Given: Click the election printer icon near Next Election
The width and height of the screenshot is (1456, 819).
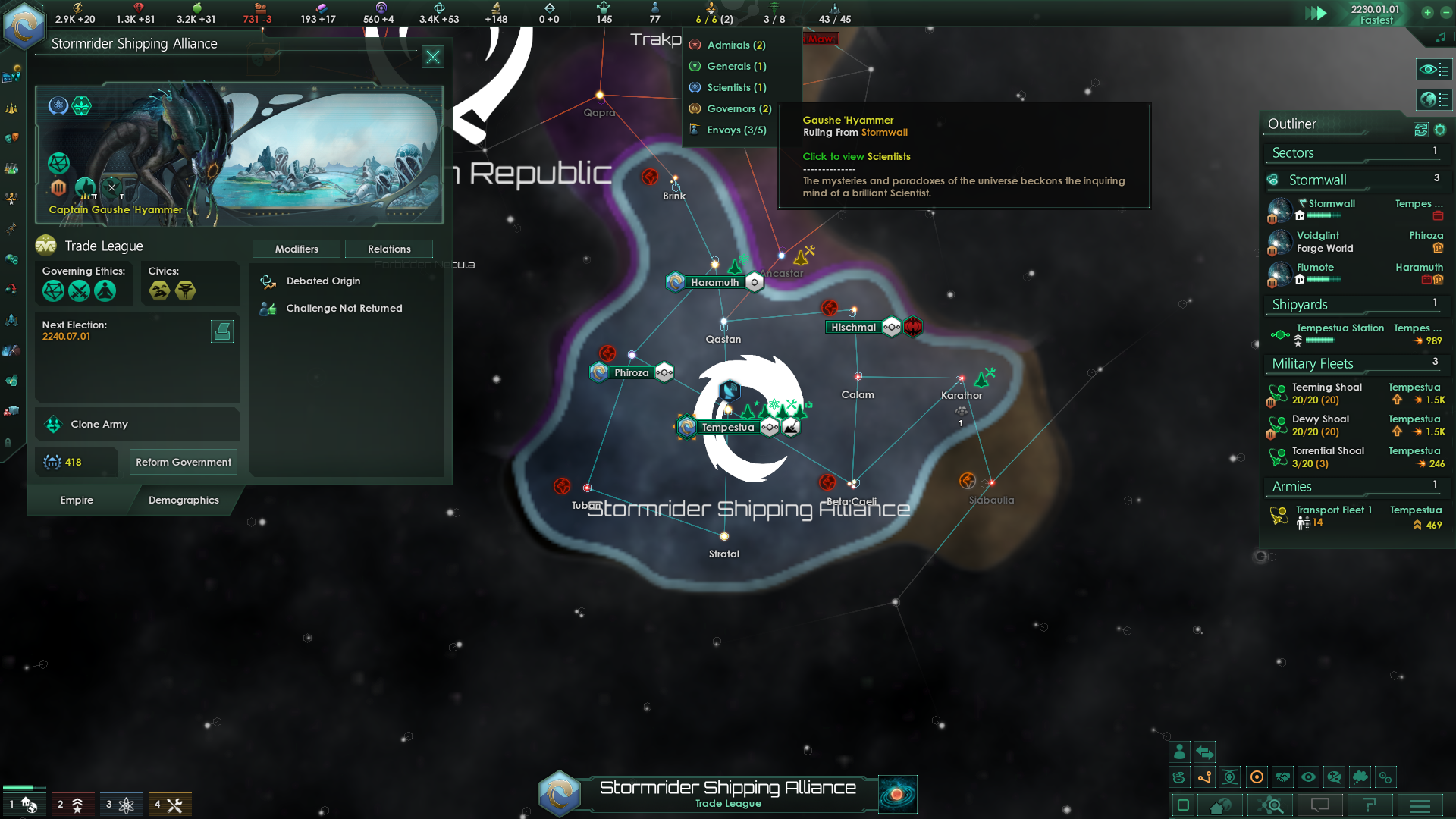Looking at the screenshot, I should [x=222, y=331].
